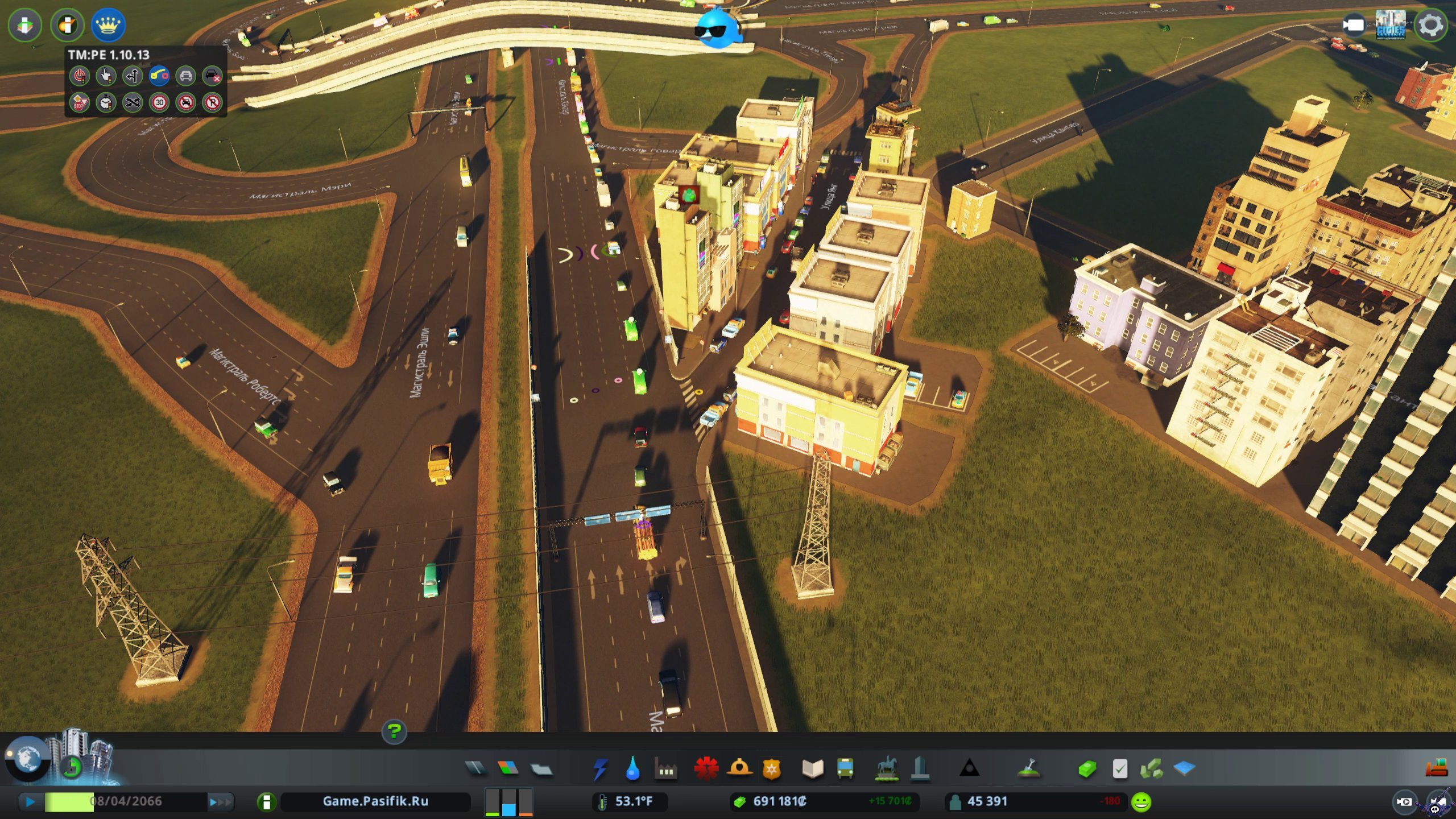Toggle the TM:PE timed traffic lights tool
Image resolution: width=1456 pixels, height=819 pixels.
click(x=106, y=103)
